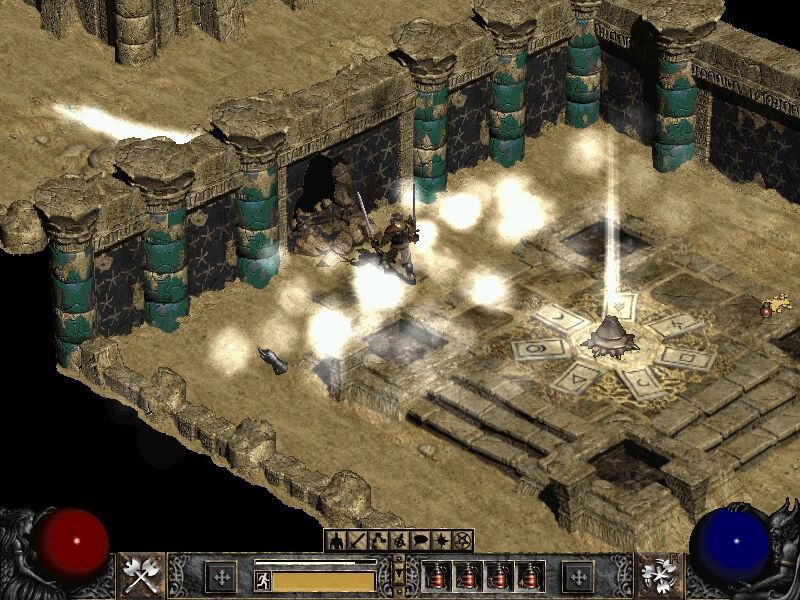Toggle run/walk running figure button
The height and width of the screenshot is (600, 800).
tap(262, 580)
